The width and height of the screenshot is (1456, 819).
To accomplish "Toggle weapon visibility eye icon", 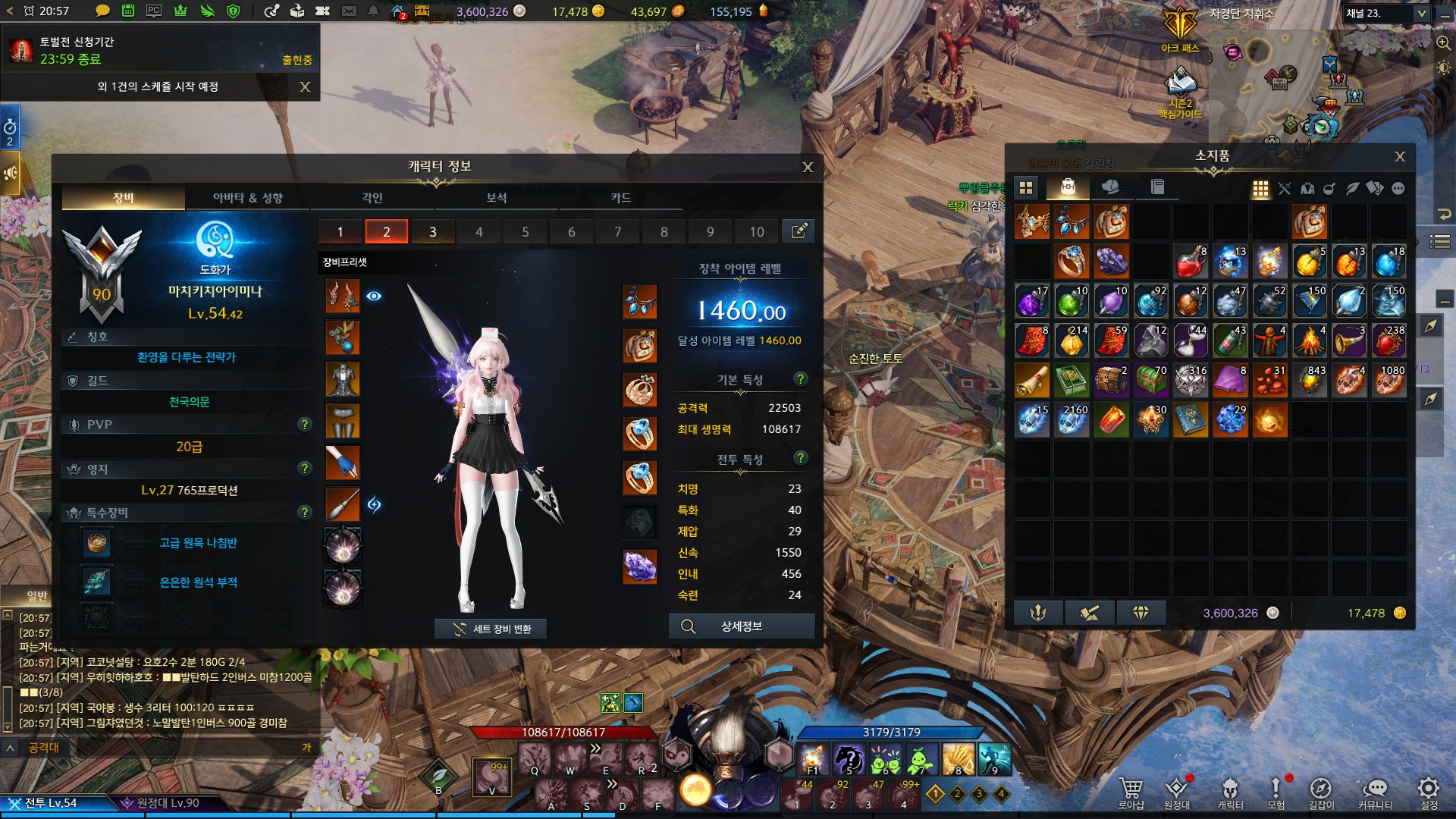I will point(374,296).
